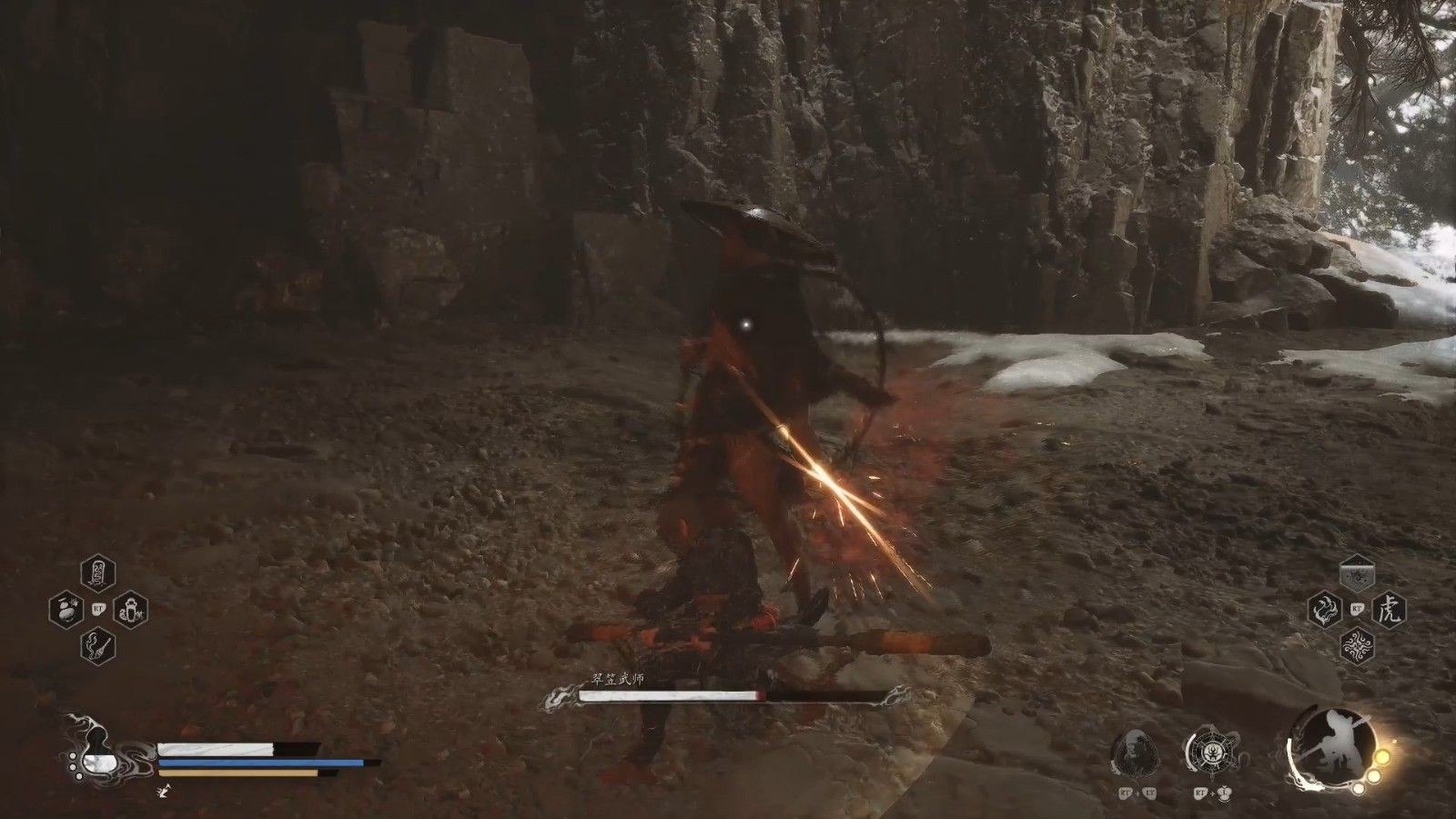This screenshot has height=819, width=1456.
Task: Click the RT prompt inside the skill wheel
Action: [x=1358, y=608]
